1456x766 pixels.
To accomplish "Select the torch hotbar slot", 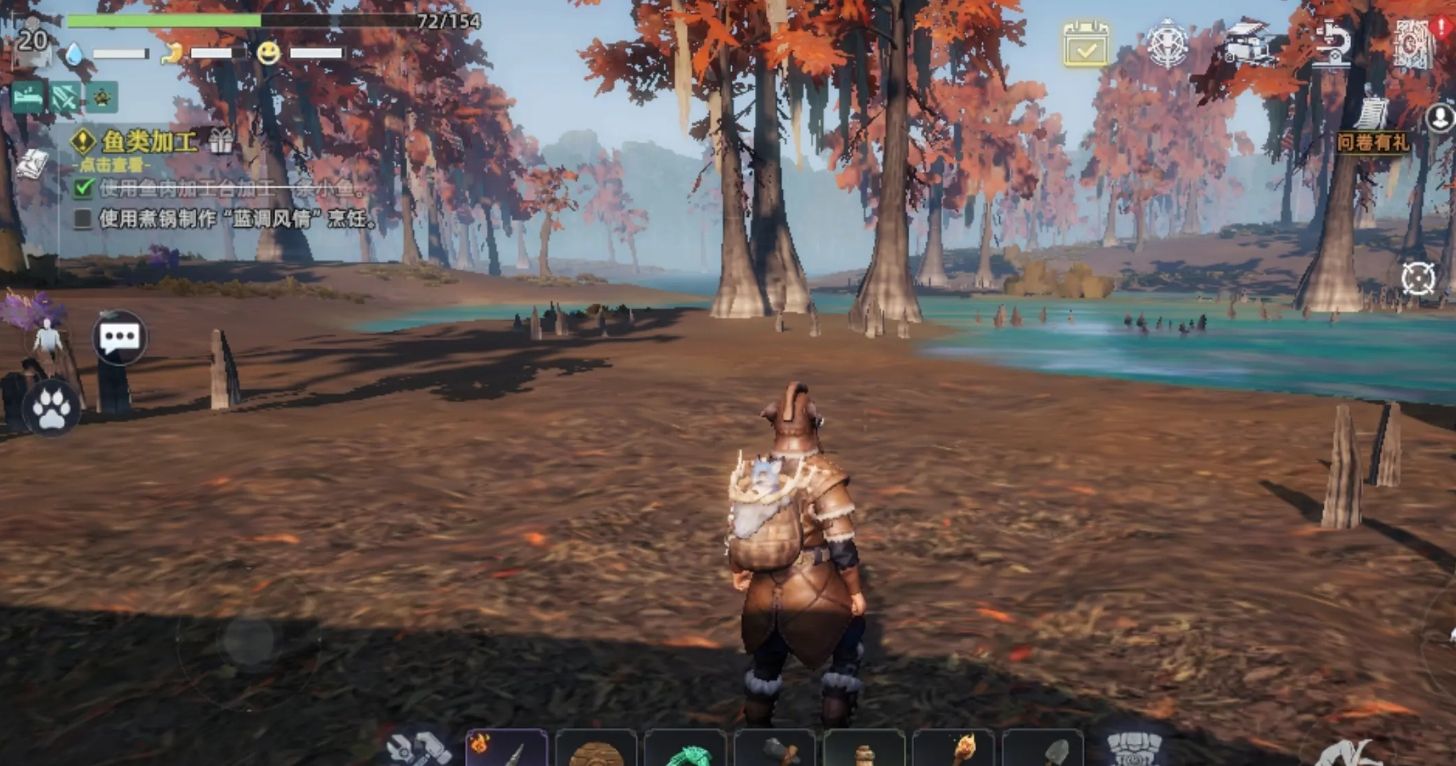I will 953,748.
